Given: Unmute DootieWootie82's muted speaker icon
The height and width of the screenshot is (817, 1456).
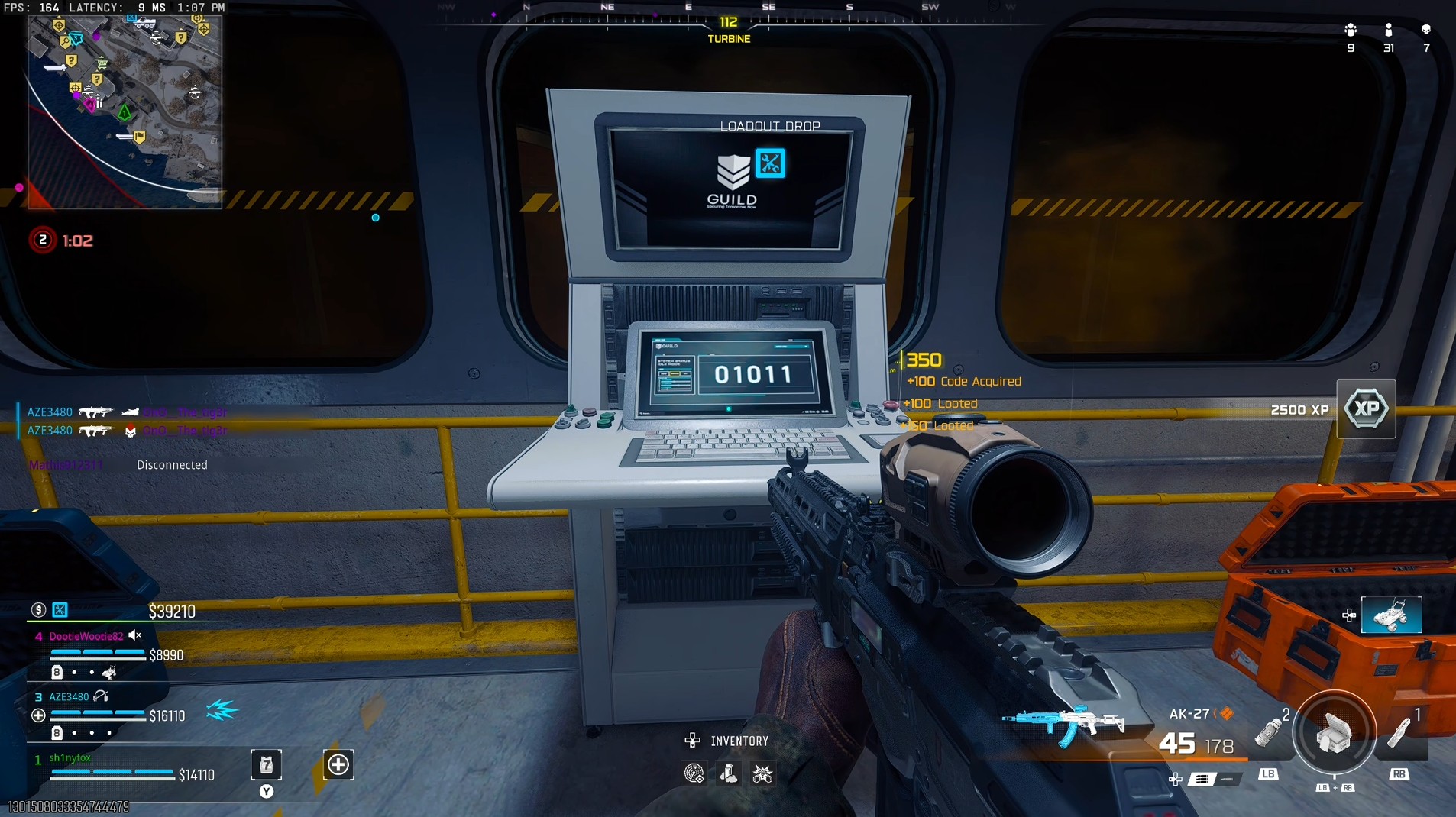Looking at the screenshot, I should coord(136,635).
